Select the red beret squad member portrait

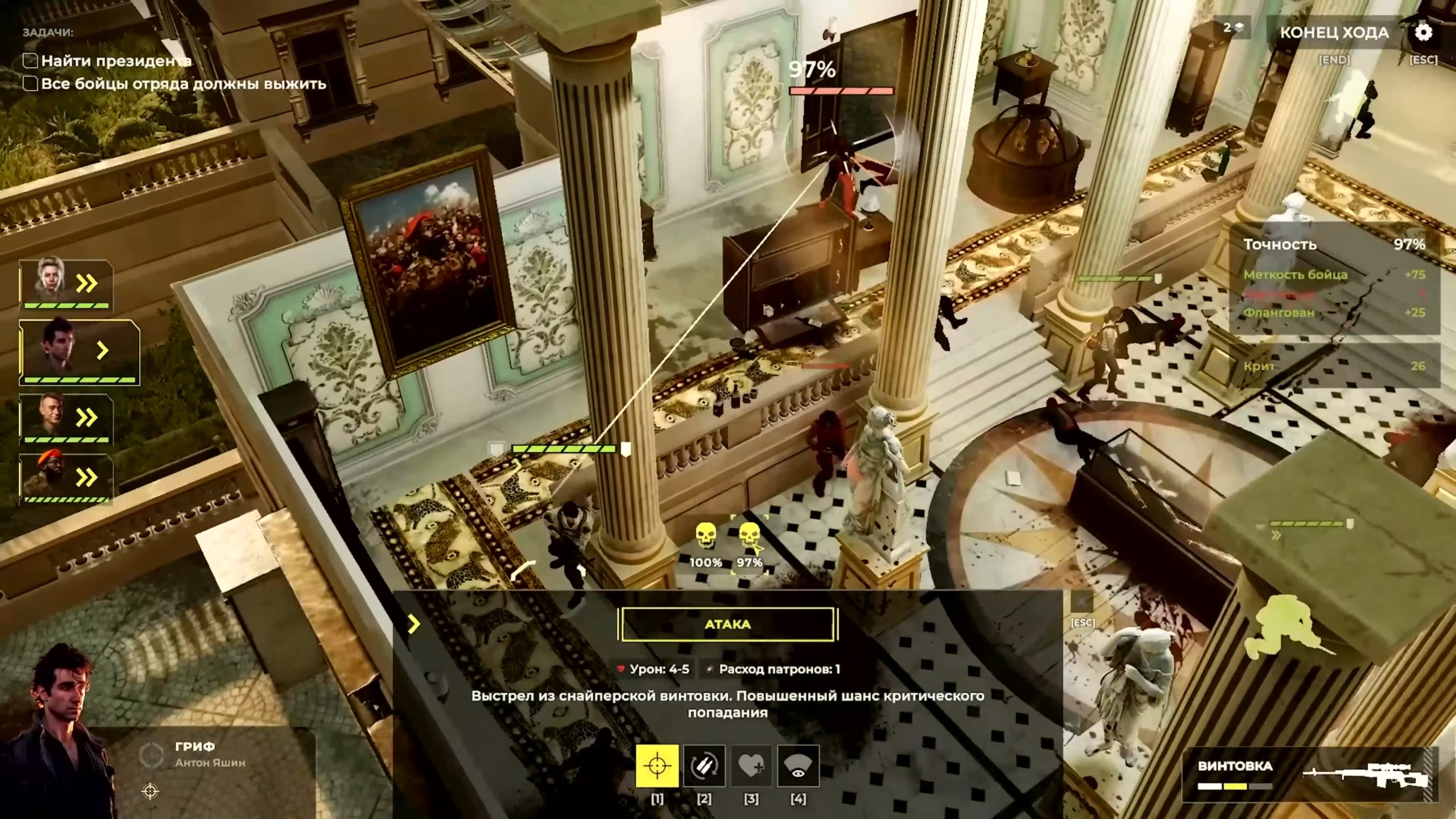65,477
